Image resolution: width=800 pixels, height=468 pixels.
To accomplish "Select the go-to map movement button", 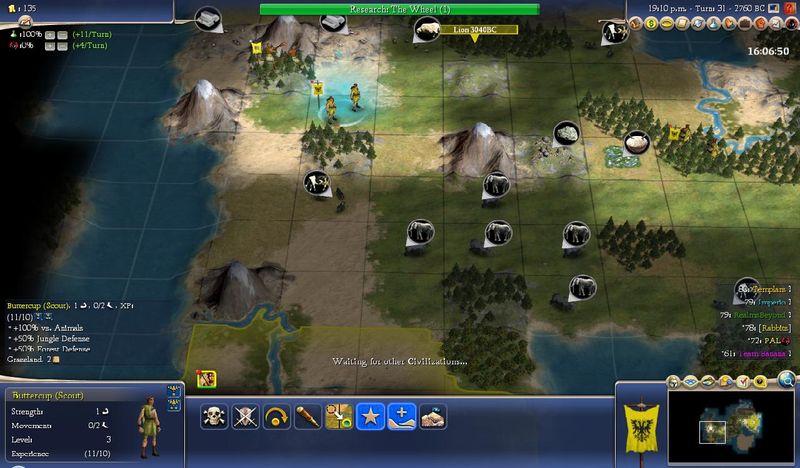I will (x=339, y=415).
